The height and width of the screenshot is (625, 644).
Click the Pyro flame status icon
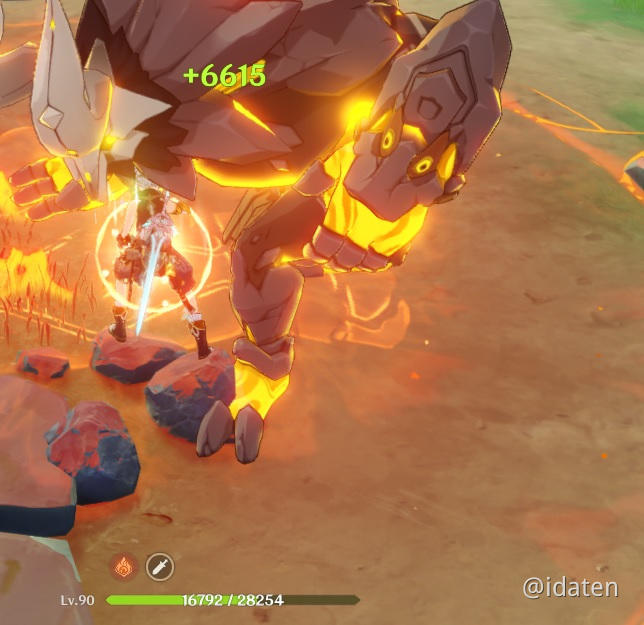pyautogui.click(x=125, y=567)
